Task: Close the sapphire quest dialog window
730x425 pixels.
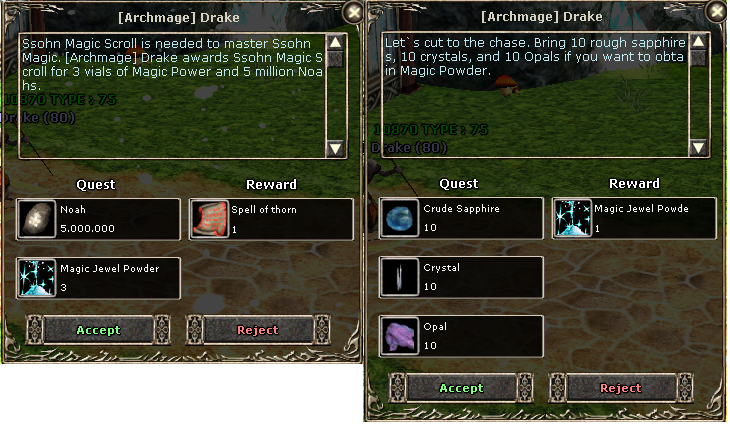Action: click(716, 13)
